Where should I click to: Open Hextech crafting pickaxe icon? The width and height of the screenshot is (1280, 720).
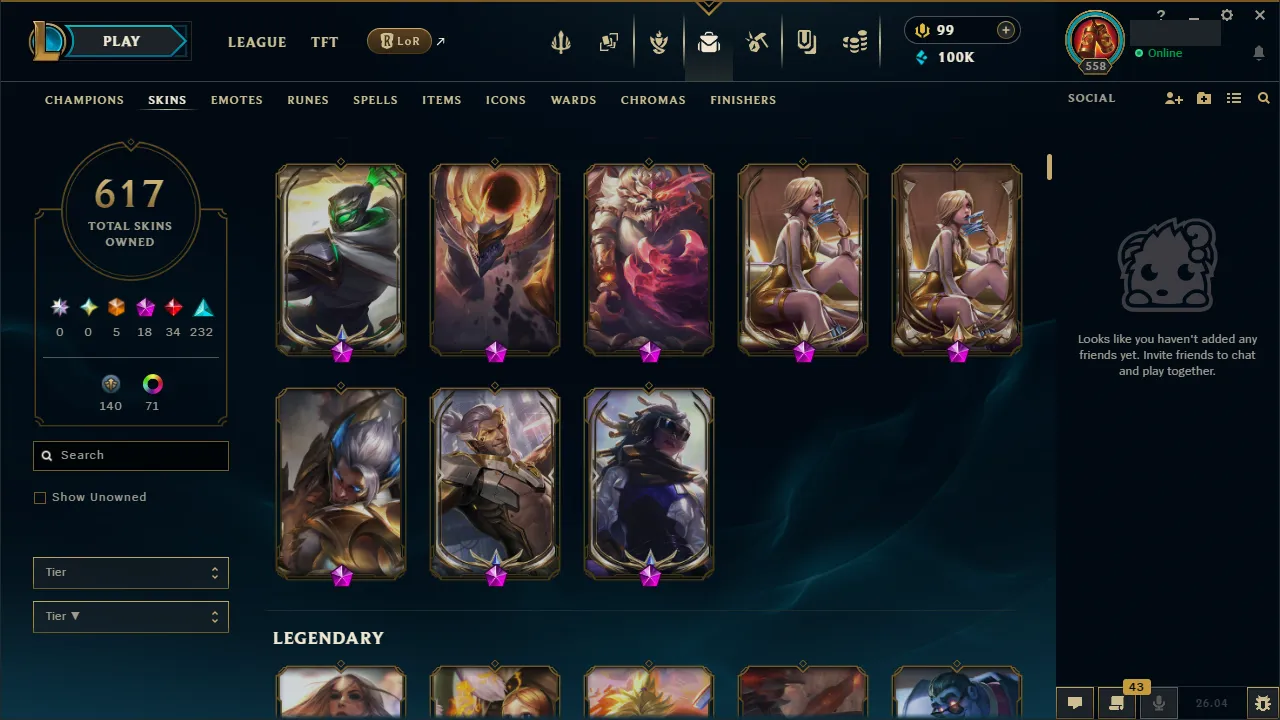(757, 42)
